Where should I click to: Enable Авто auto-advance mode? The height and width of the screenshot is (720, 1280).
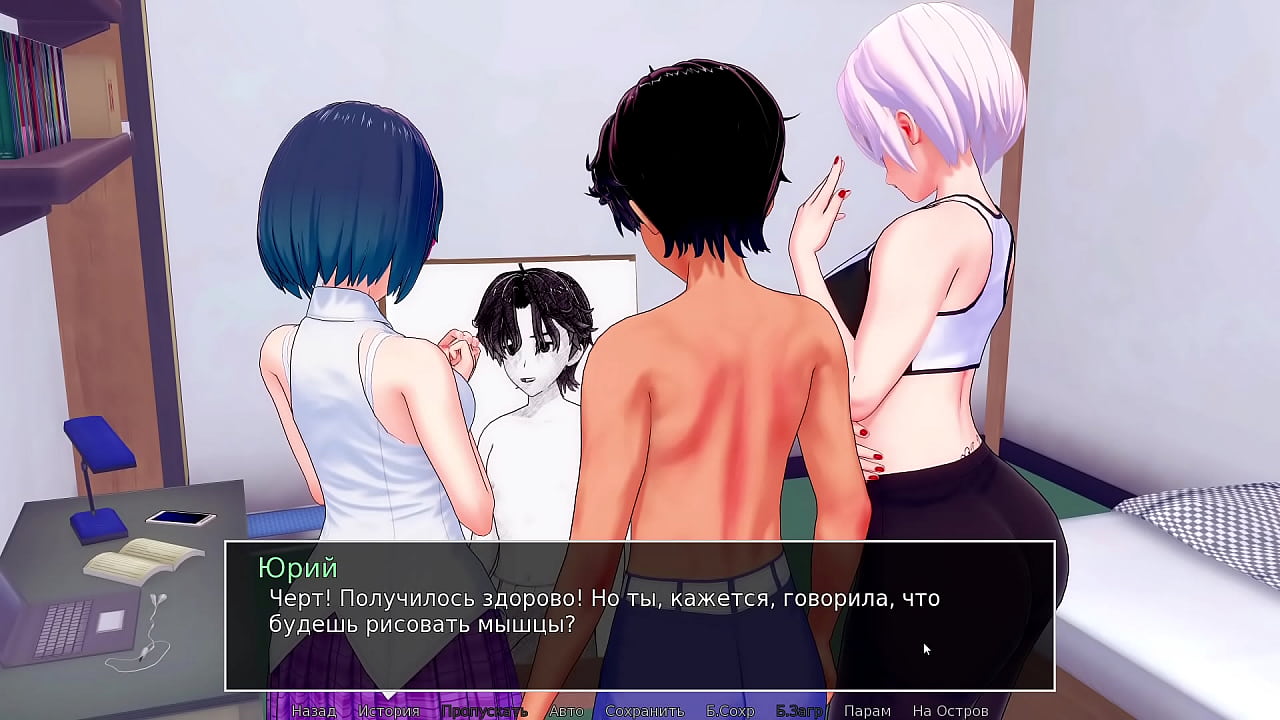click(x=566, y=711)
